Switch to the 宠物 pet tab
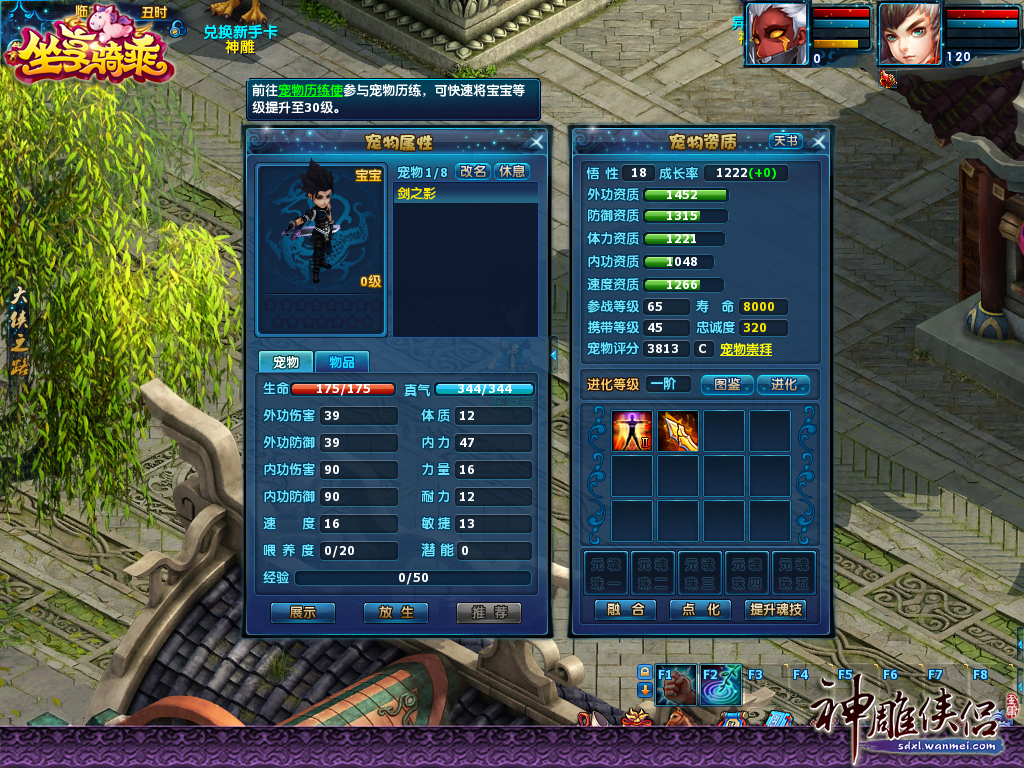Screen dimensions: 1024x768 click(x=286, y=362)
